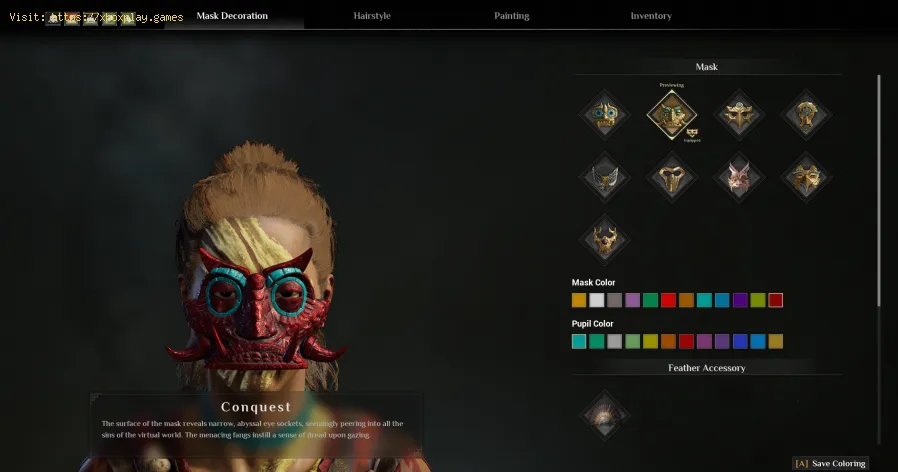Pick the light purple mask color
Image resolution: width=898 pixels, height=472 pixels.
tap(632, 300)
